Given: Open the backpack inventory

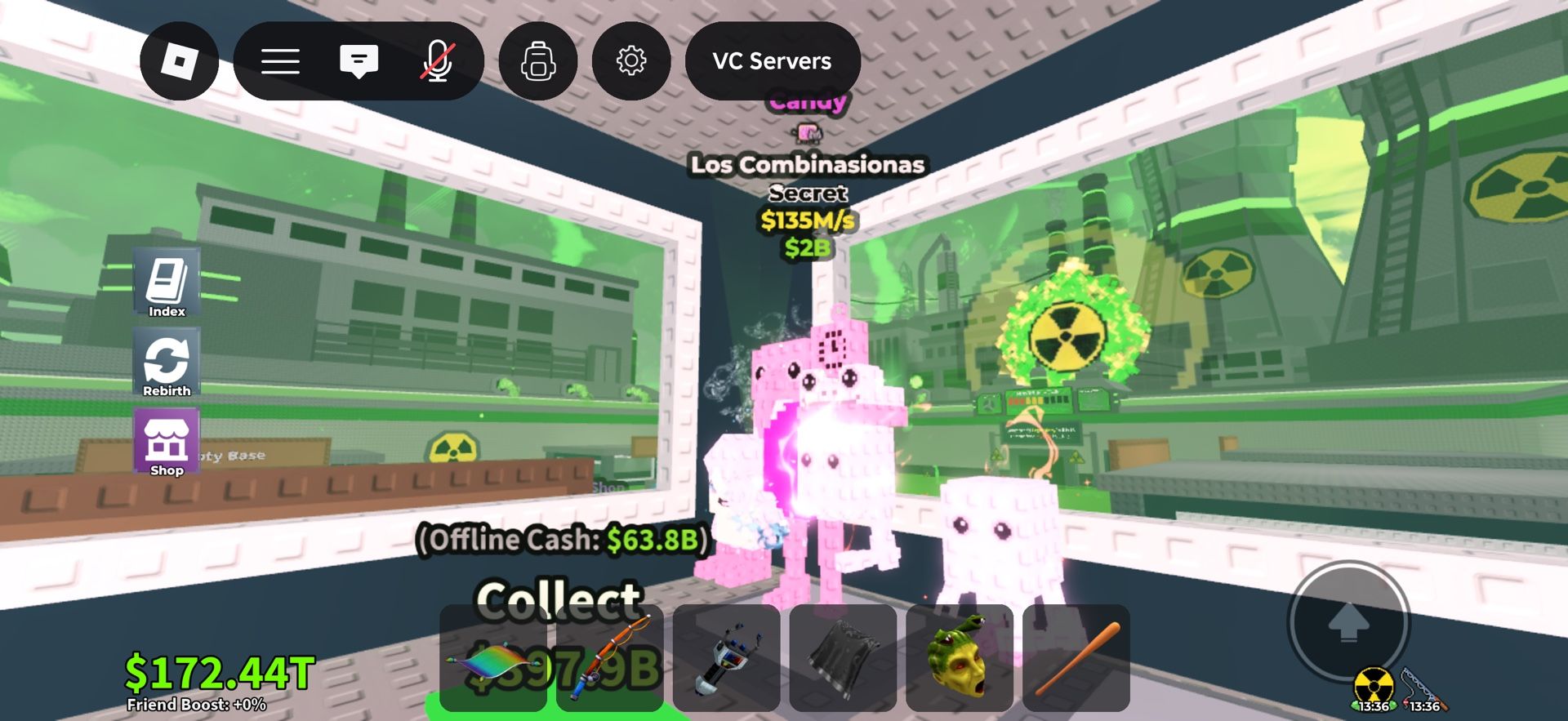Looking at the screenshot, I should 538,61.
